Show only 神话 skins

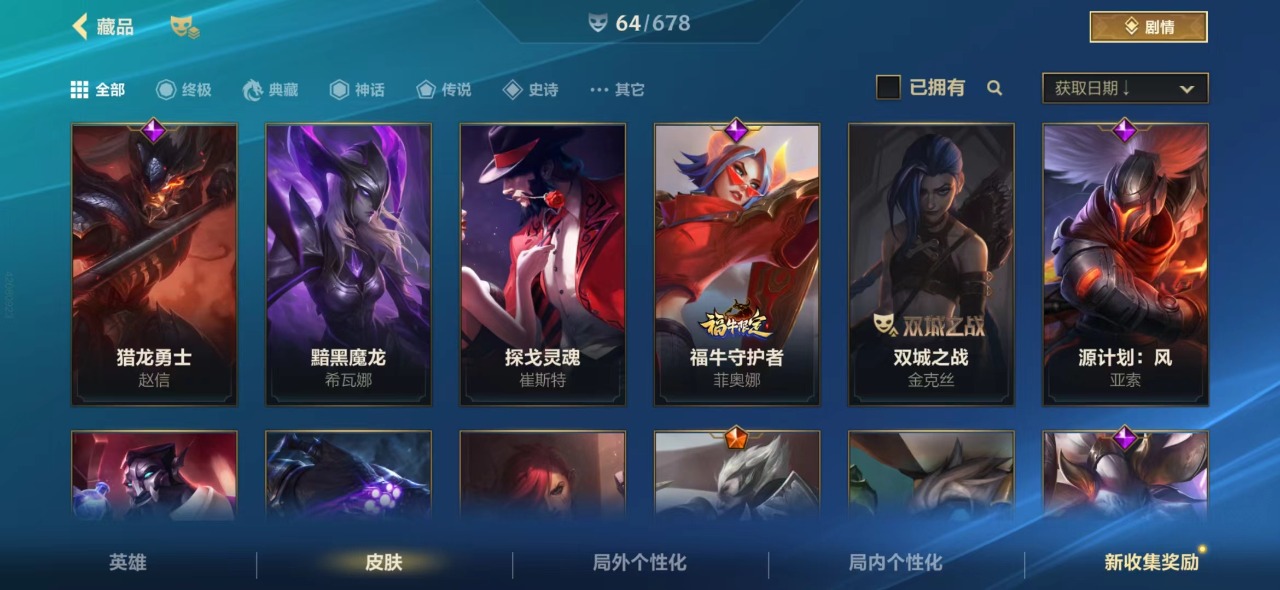[x=357, y=90]
